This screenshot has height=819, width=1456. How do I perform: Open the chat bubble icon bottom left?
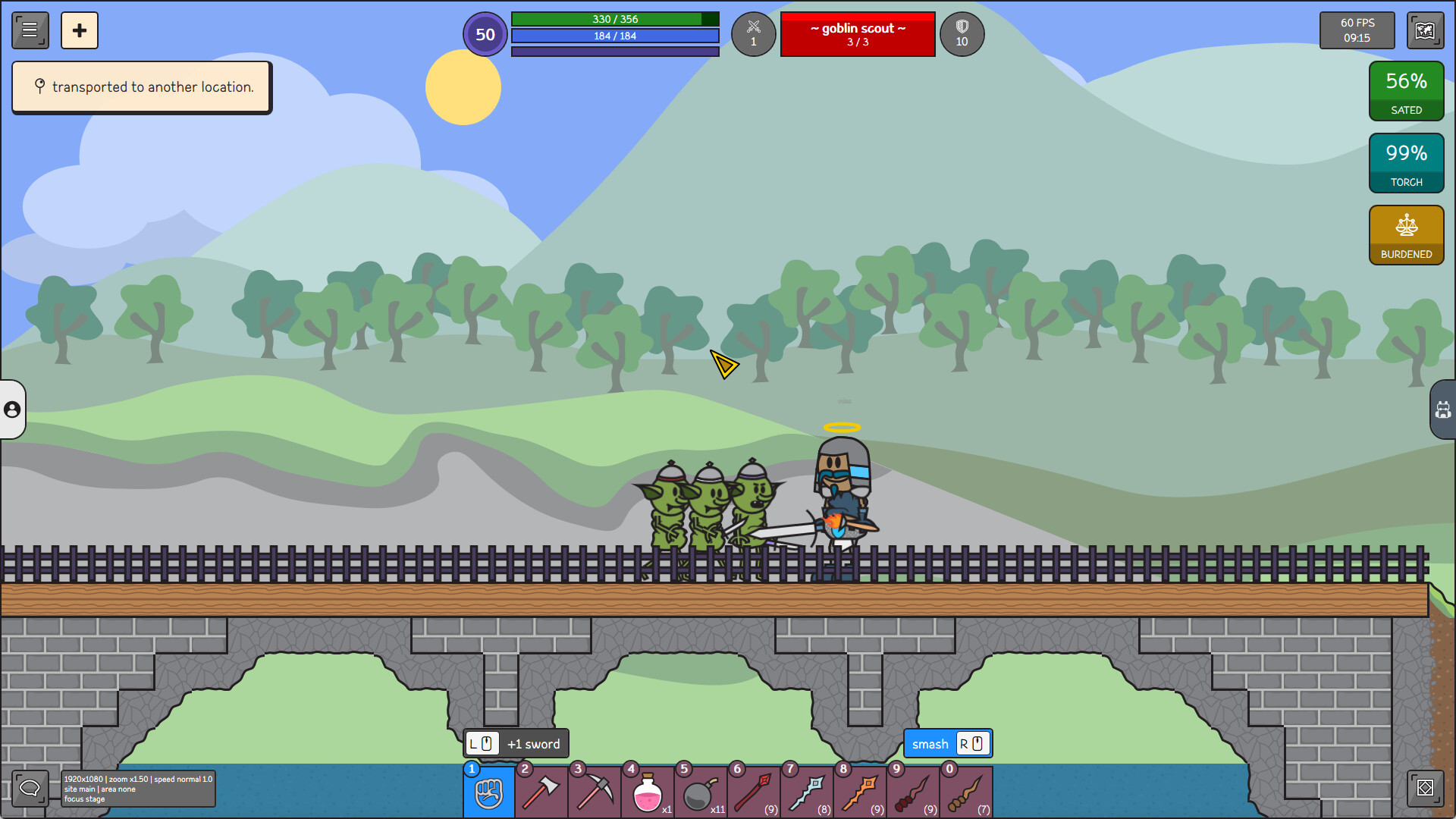click(x=30, y=789)
